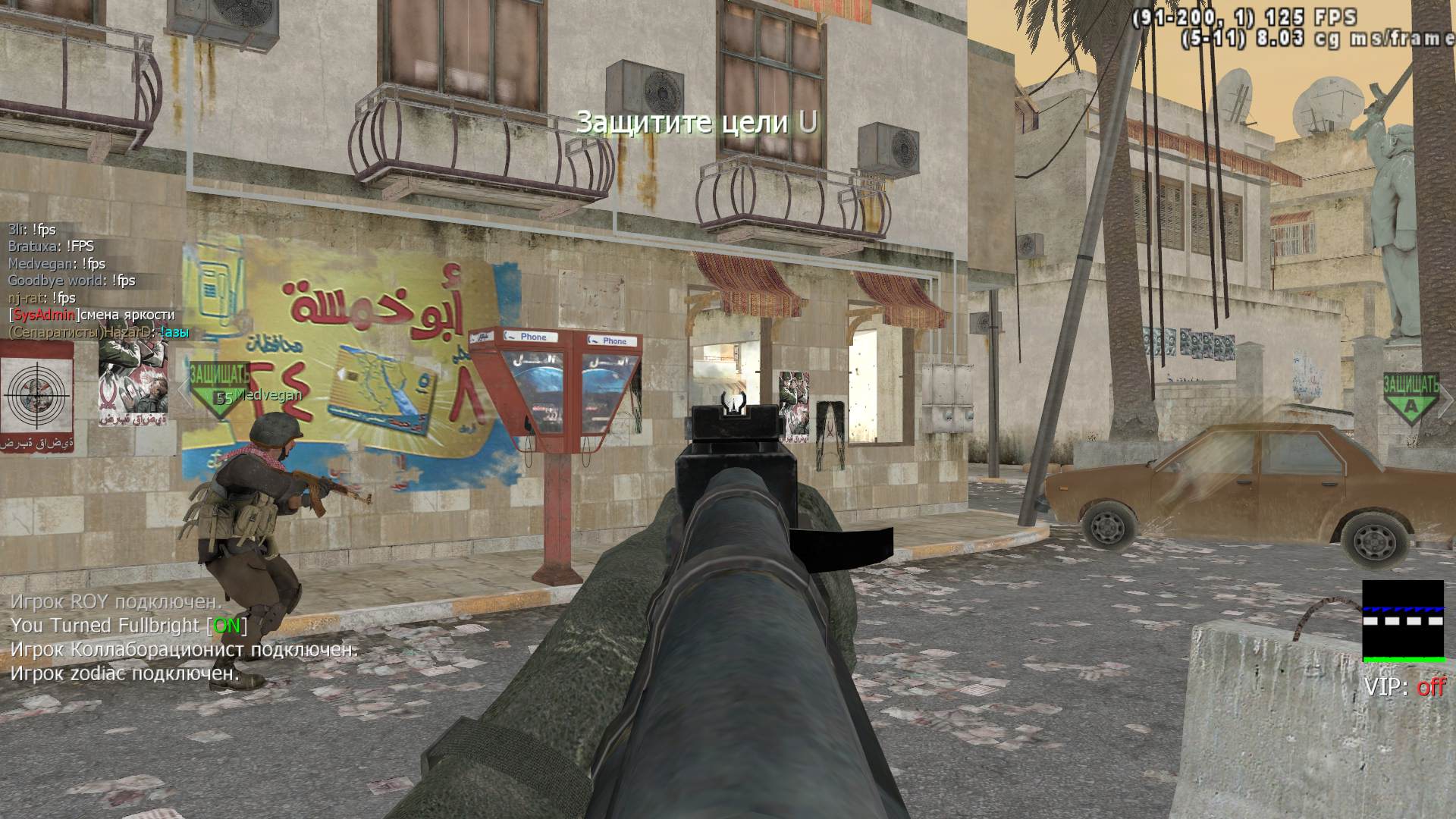Toggle the VIP off indicator
Viewport: 1456px width, 819px height.
[1405, 687]
